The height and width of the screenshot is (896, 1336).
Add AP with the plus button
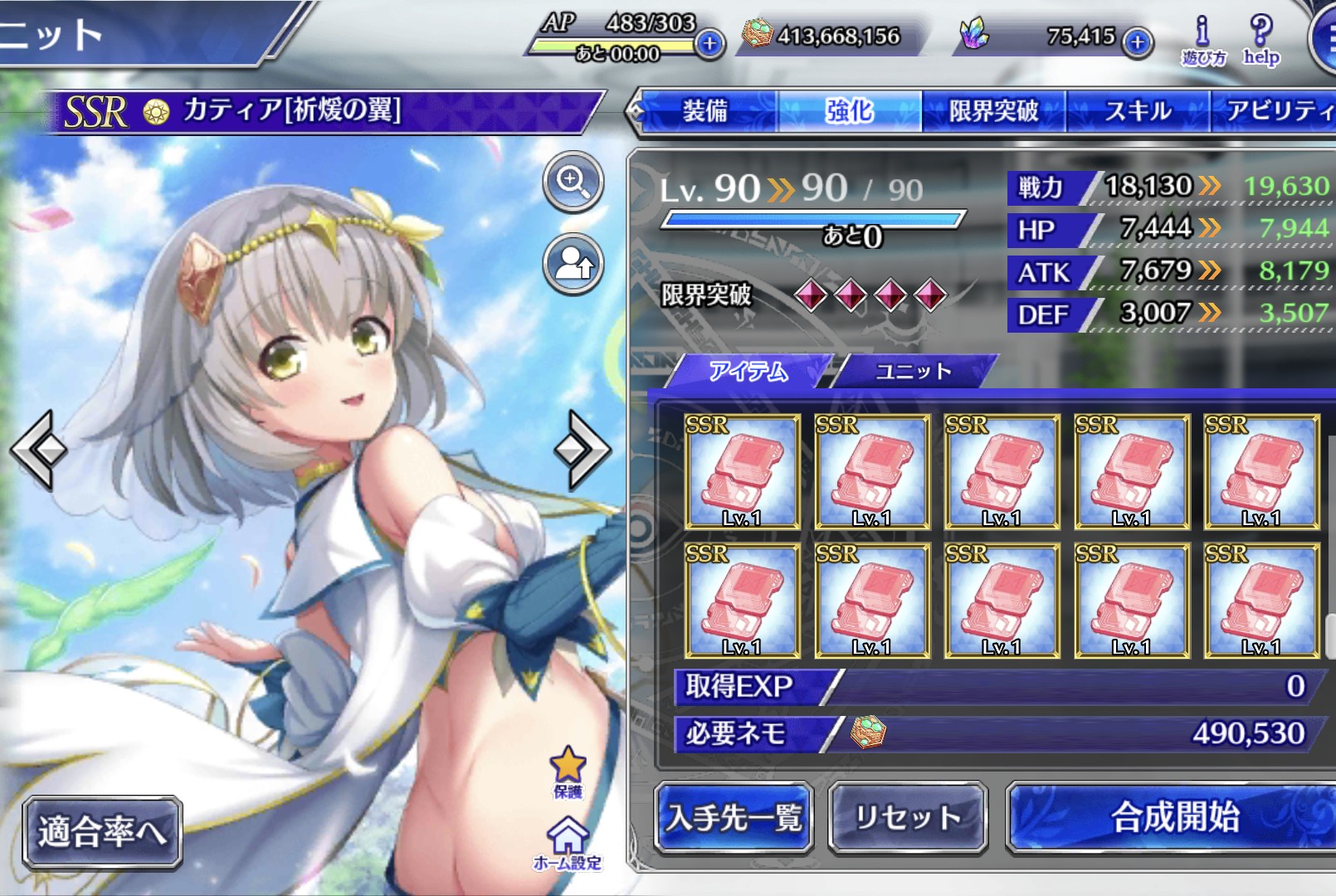709,43
